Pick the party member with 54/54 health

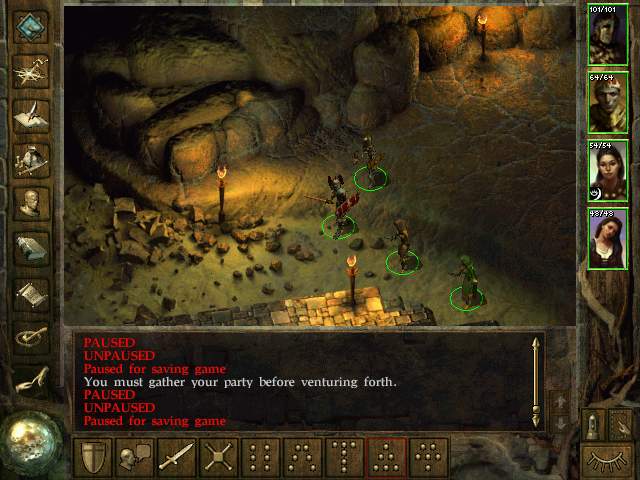click(x=608, y=171)
